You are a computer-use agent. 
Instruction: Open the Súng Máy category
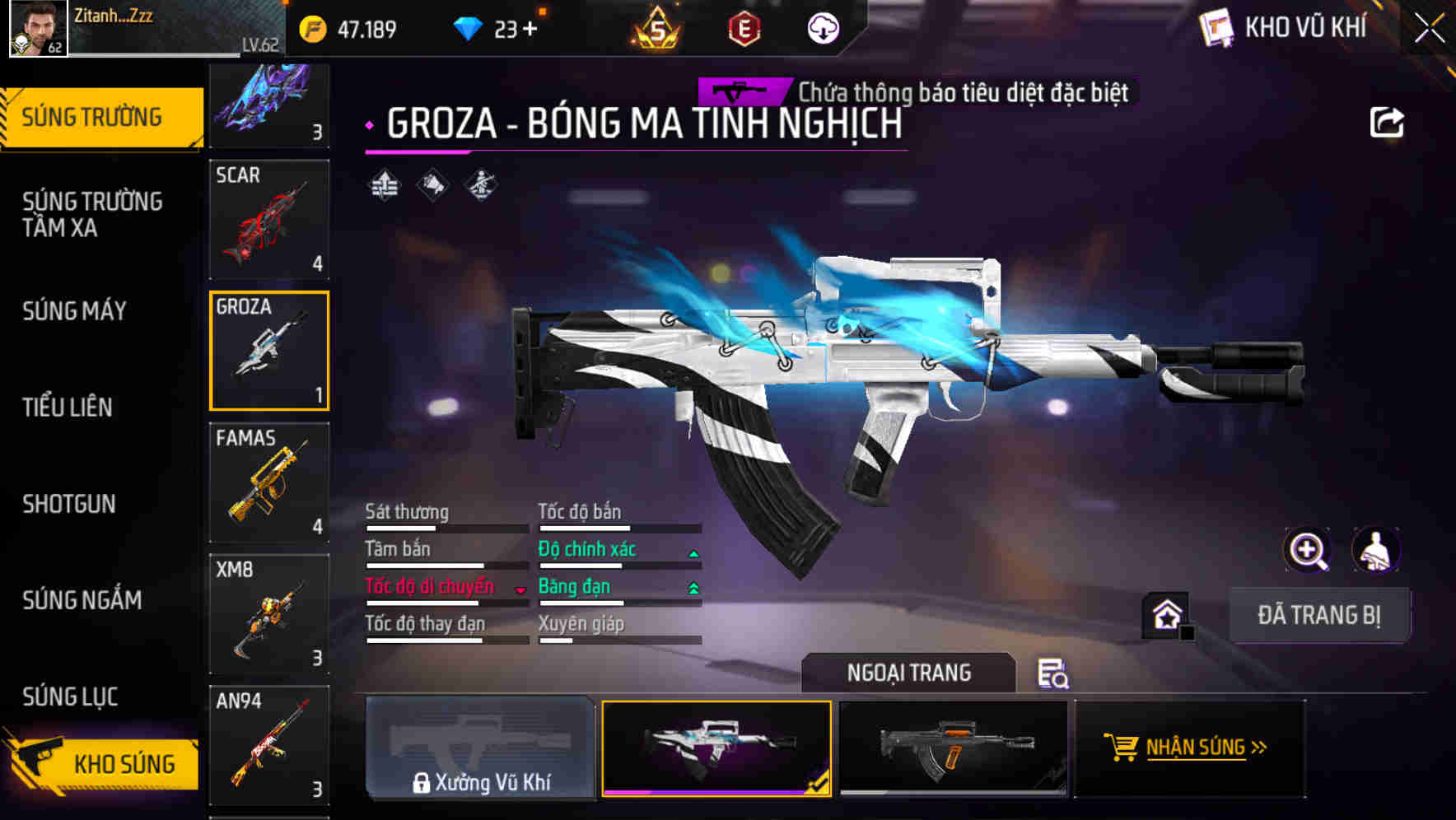tap(74, 311)
